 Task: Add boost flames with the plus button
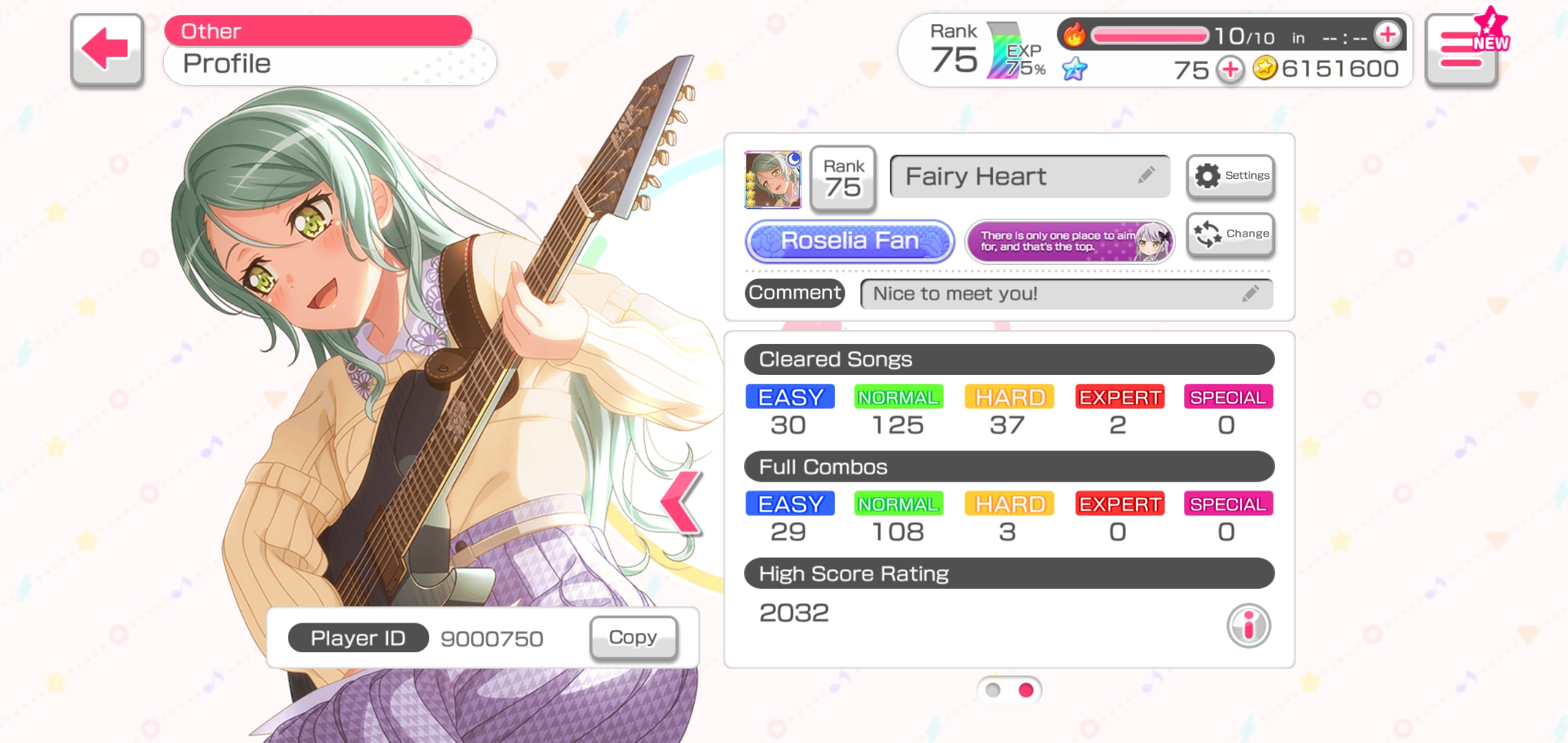coord(1387,34)
